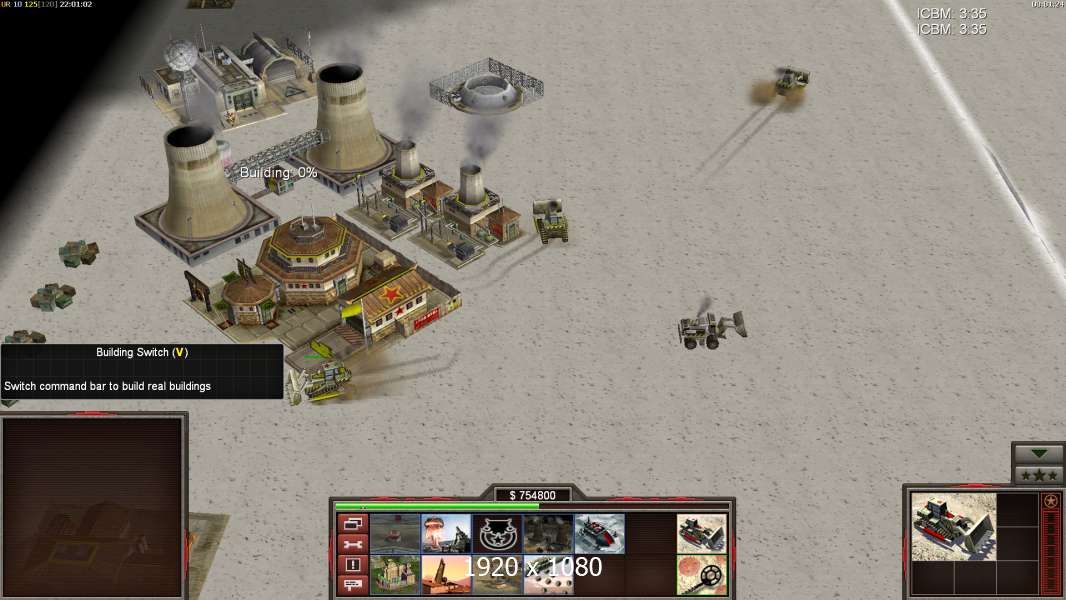1066x600 pixels.
Task: Click the exclamation mark button
Action: tap(352, 565)
